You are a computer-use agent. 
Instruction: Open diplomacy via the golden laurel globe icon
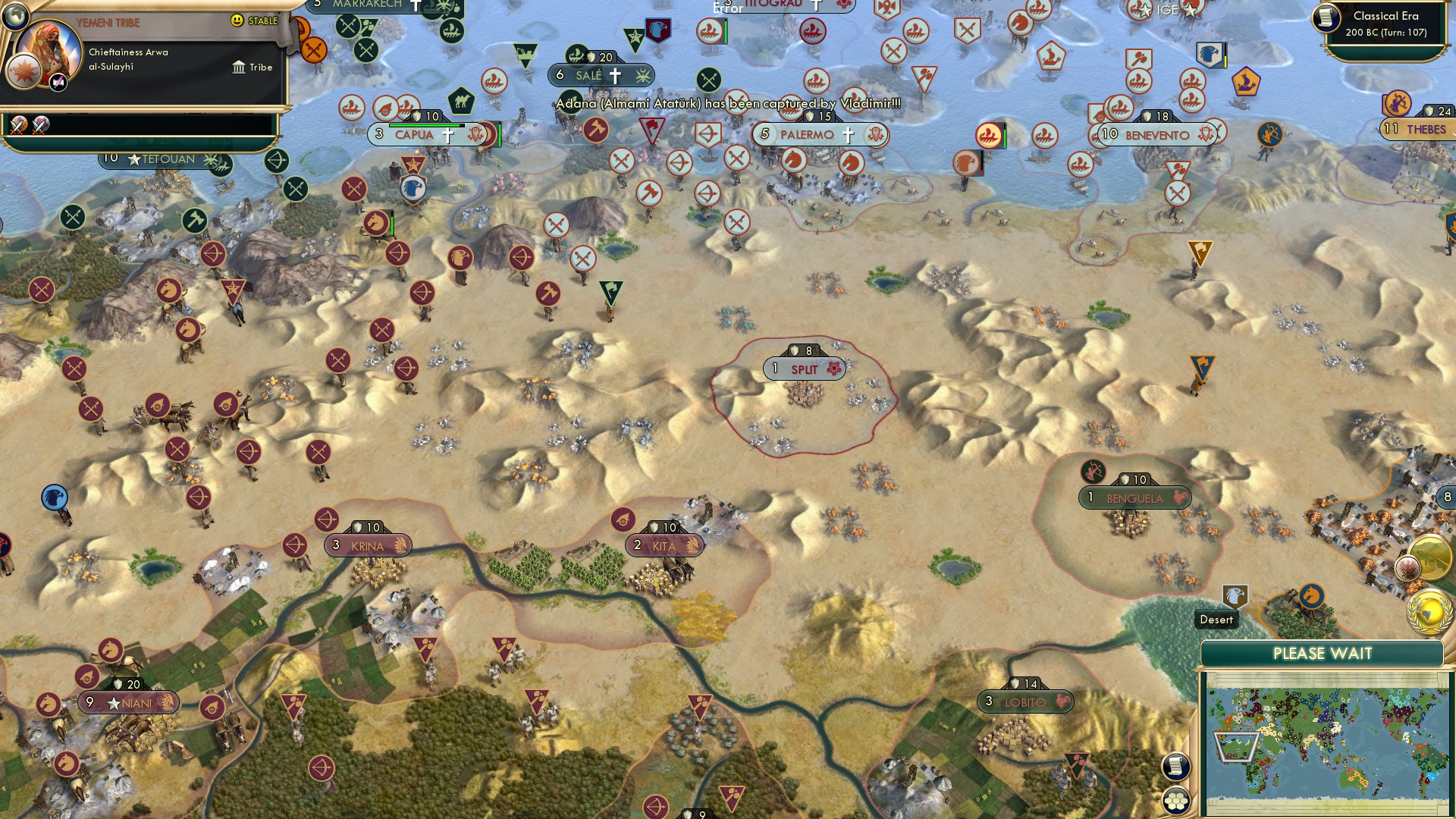pyautogui.click(x=1429, y=611)
